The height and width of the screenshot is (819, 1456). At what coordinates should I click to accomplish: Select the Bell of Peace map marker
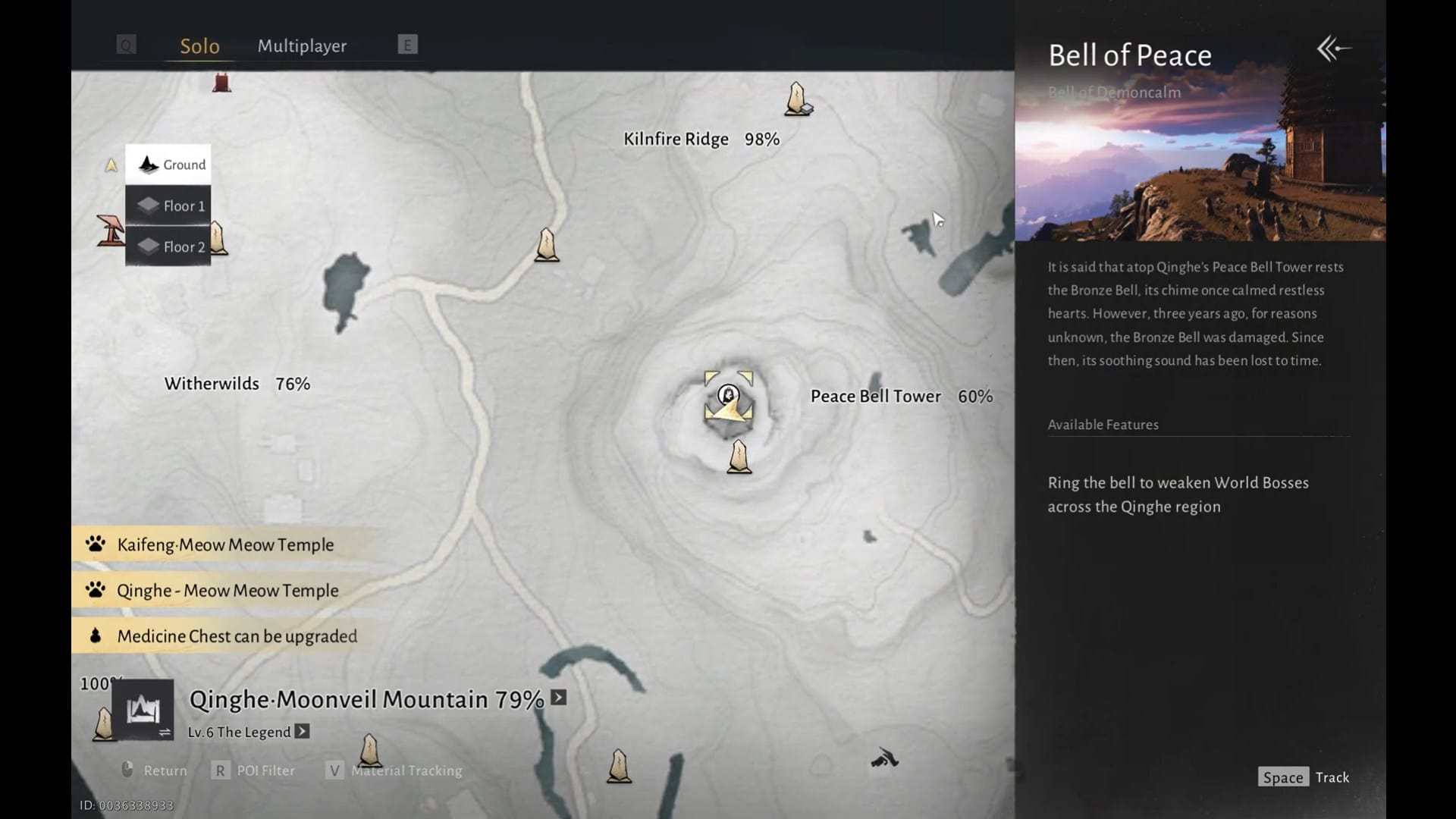click(x=729, y=395)
